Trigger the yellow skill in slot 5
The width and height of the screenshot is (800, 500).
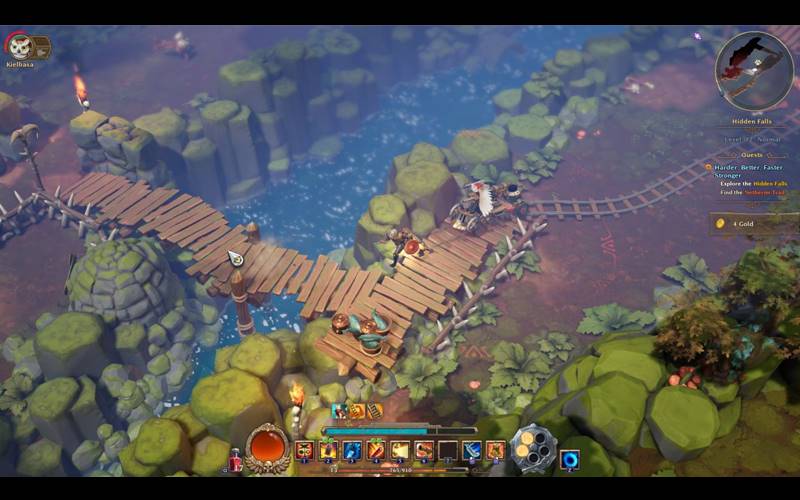point(400,451)
